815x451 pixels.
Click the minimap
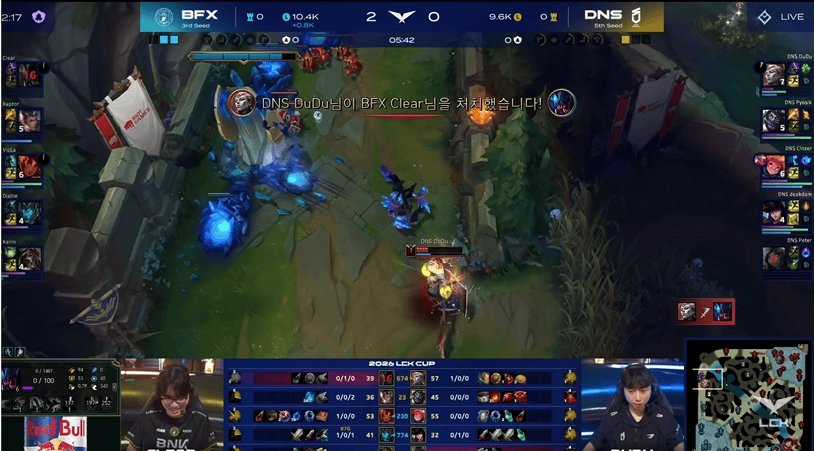(x=748, y=395)
